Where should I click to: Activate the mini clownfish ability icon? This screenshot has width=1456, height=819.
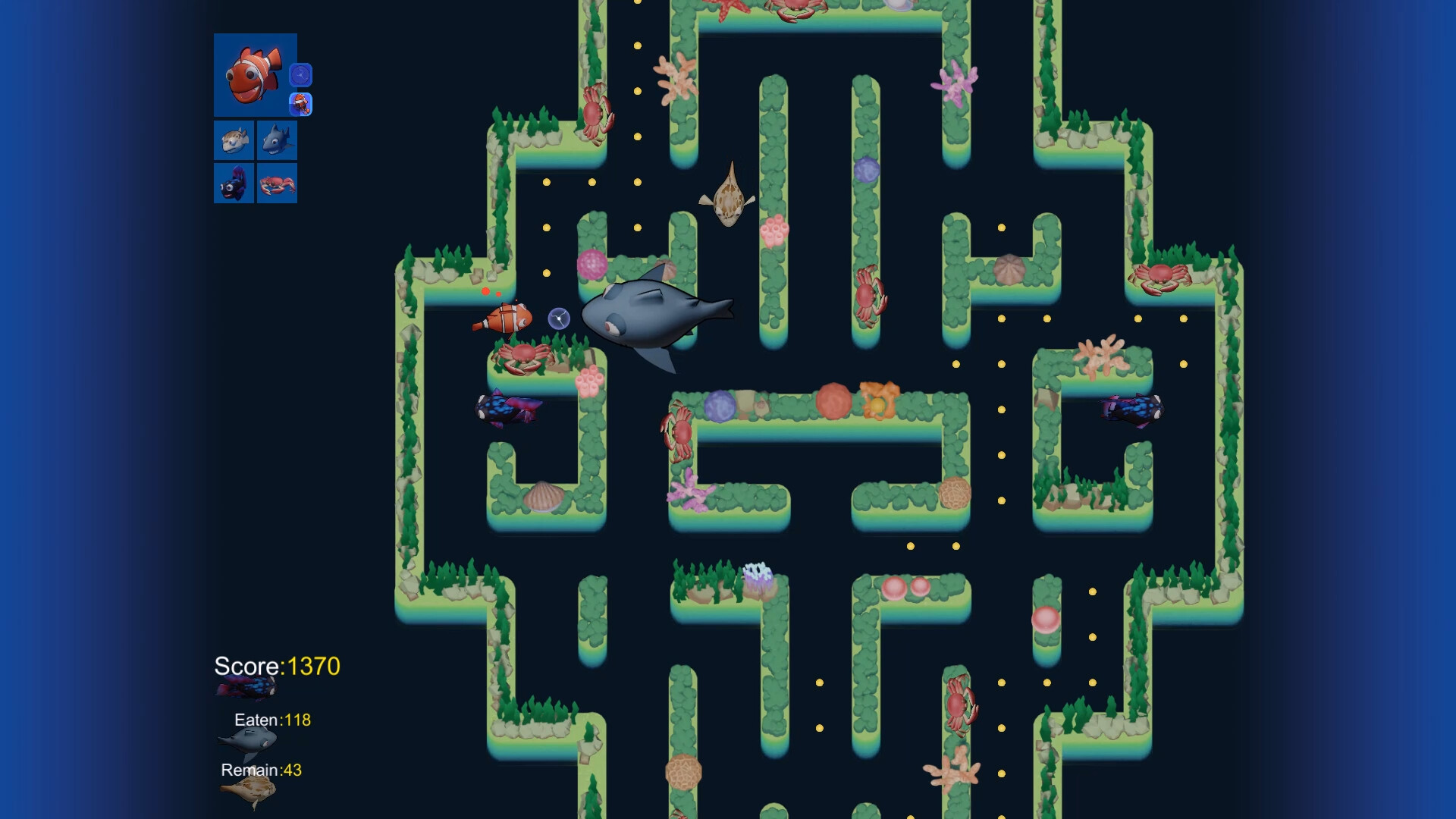(300, 105)
